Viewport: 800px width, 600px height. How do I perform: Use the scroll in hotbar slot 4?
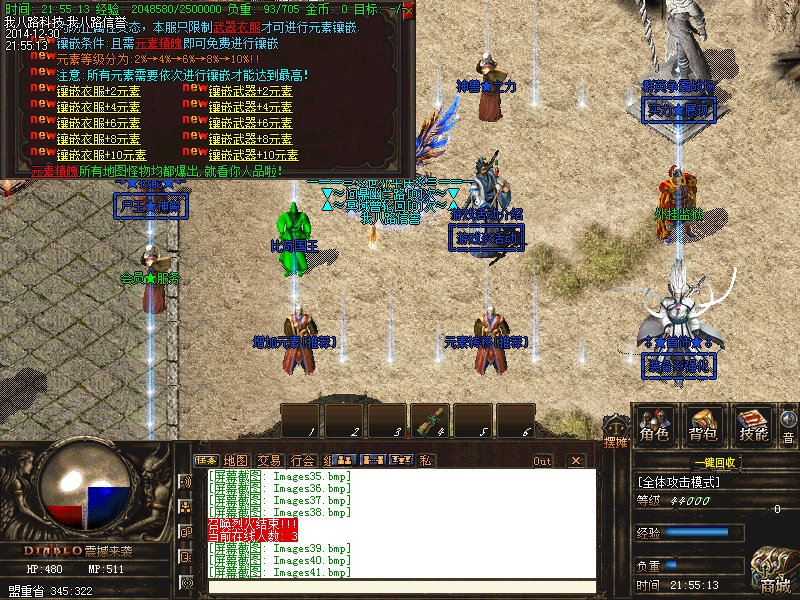tap(431, 421)
